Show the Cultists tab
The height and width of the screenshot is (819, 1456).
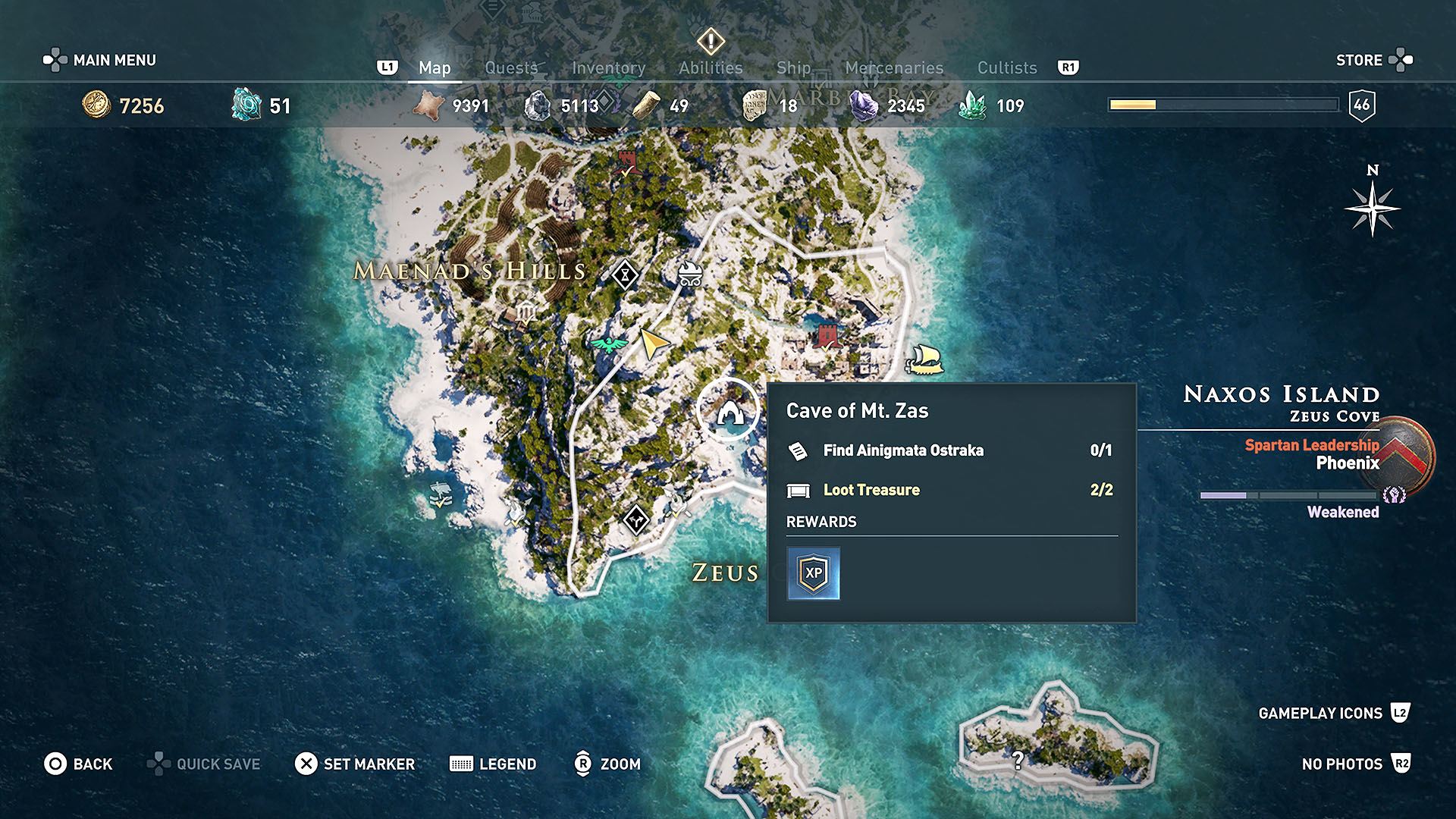coord(1007,67)
